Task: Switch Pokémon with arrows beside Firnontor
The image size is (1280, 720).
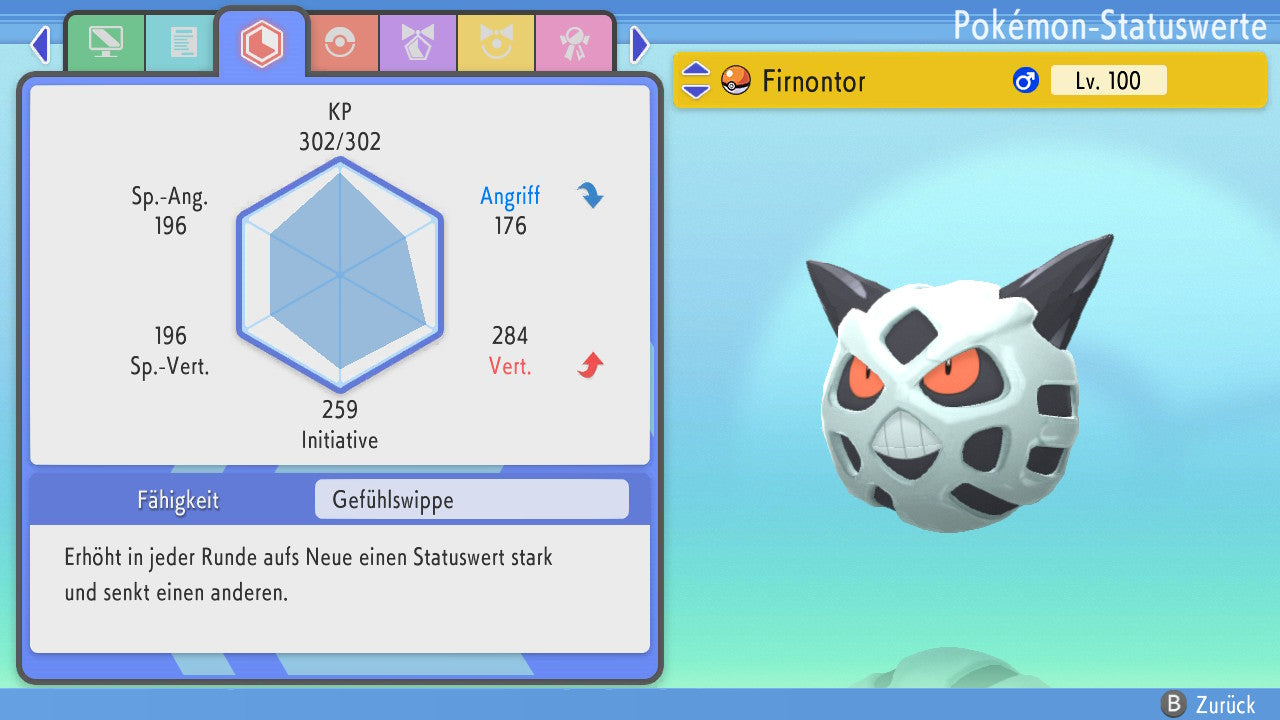Action: pos(696,80)
